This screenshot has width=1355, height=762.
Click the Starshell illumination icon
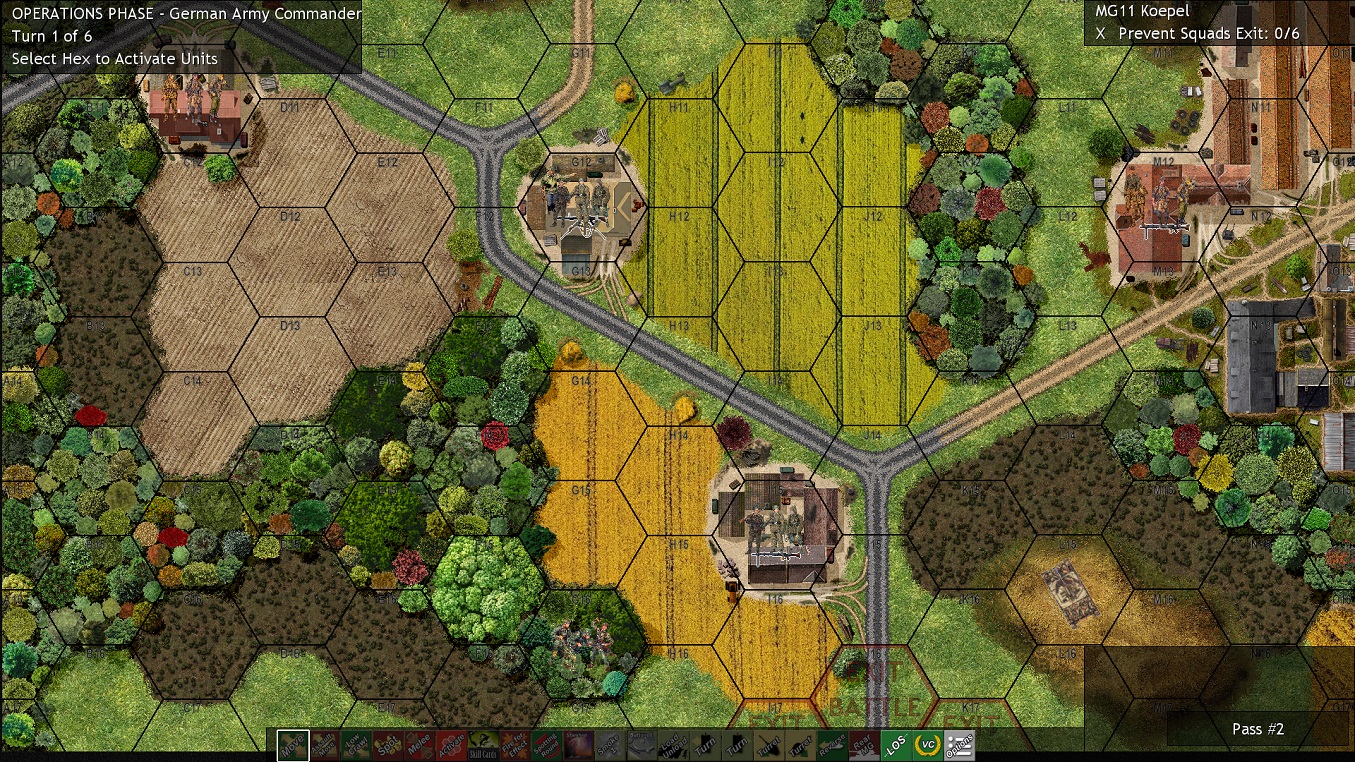tap(579, 745)
